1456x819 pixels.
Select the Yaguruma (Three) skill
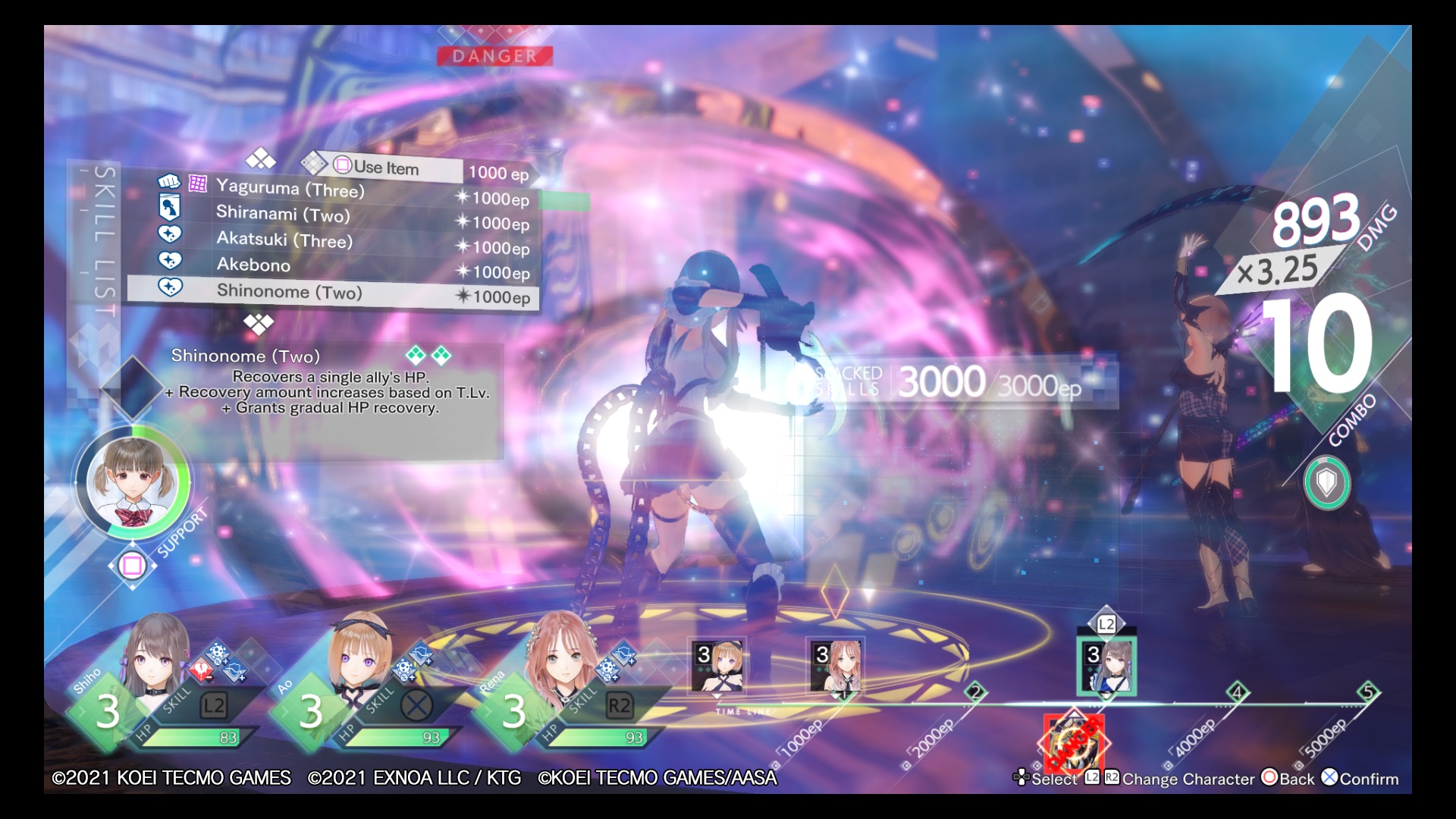[290, 188]
